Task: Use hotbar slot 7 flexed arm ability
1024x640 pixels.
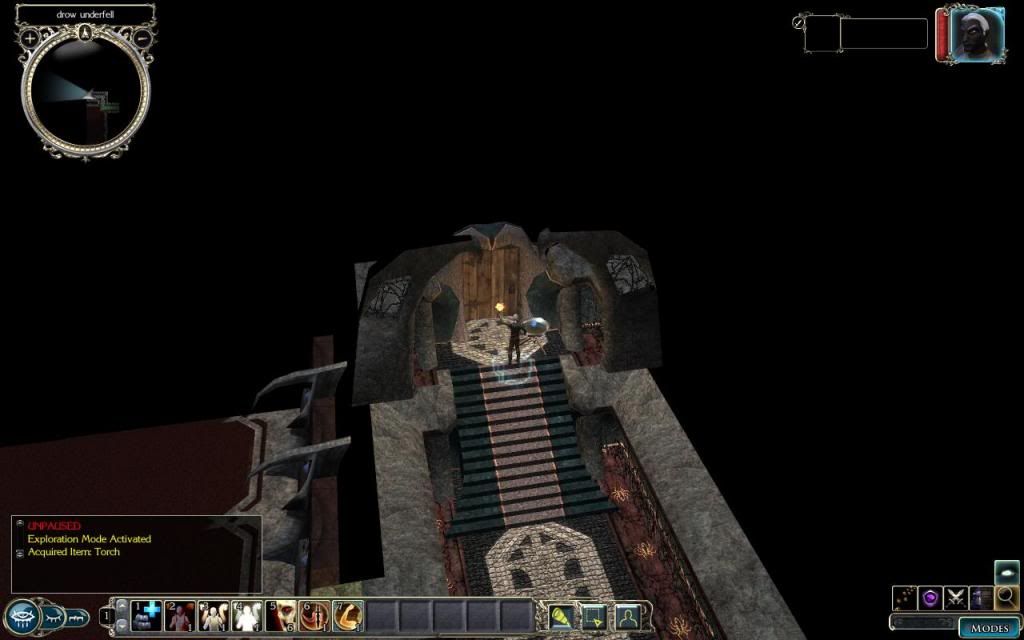Action: 348,616
